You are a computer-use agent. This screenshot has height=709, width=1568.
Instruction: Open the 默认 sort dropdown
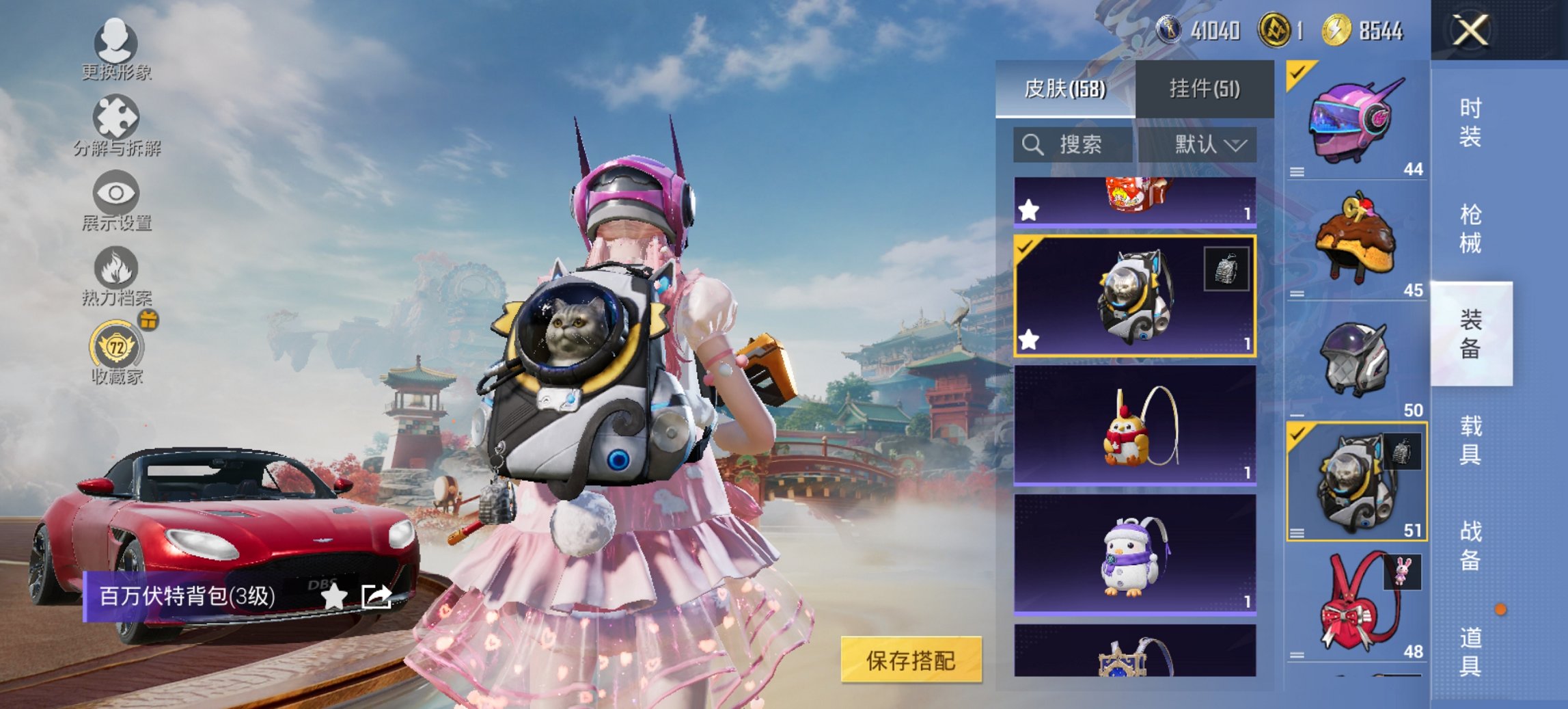tap(1204, 145)
